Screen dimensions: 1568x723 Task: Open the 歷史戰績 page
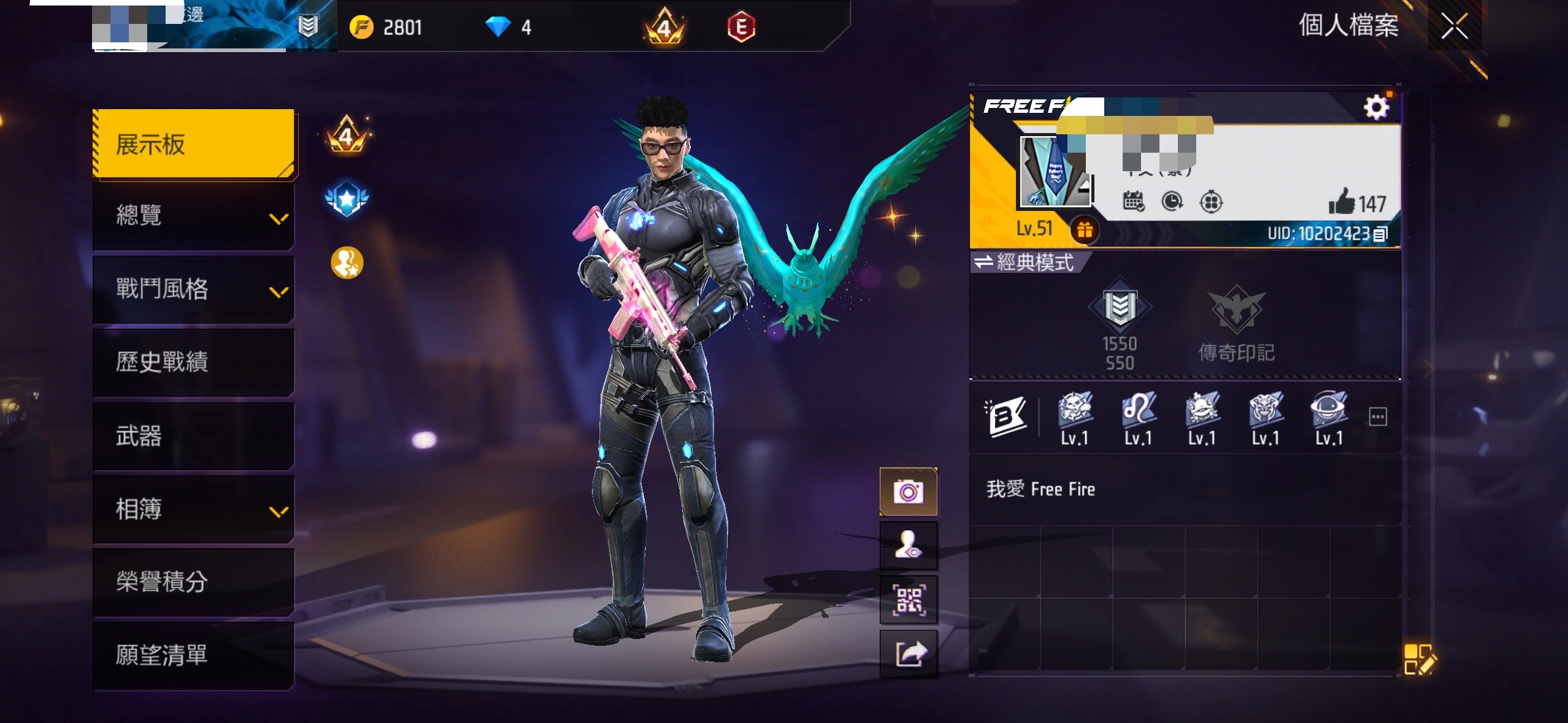pyautogui.click(x=194, y=362)
